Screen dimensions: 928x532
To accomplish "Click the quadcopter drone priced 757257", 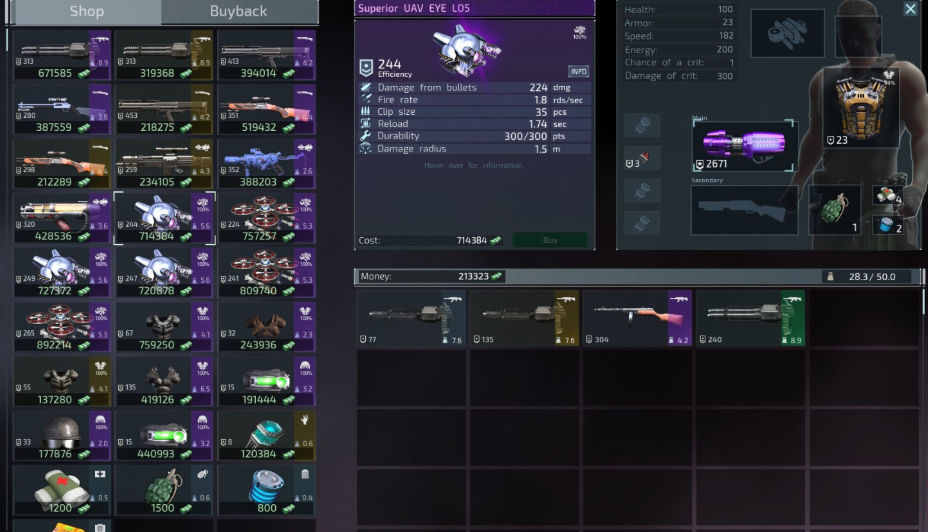I will (266, 218).
